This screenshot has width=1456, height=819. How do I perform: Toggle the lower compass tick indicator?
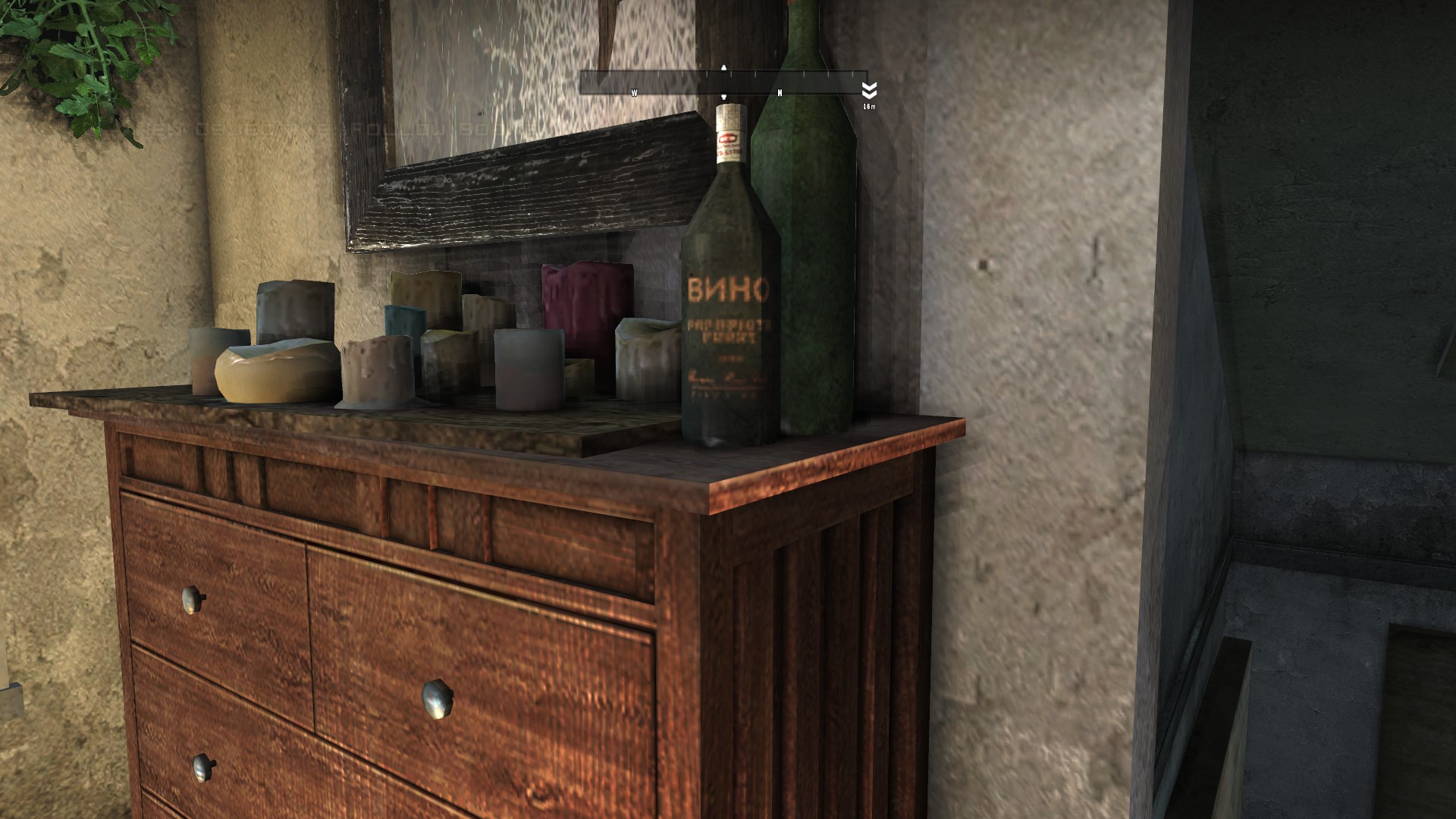pyautogui.click(x=723, y=96)
